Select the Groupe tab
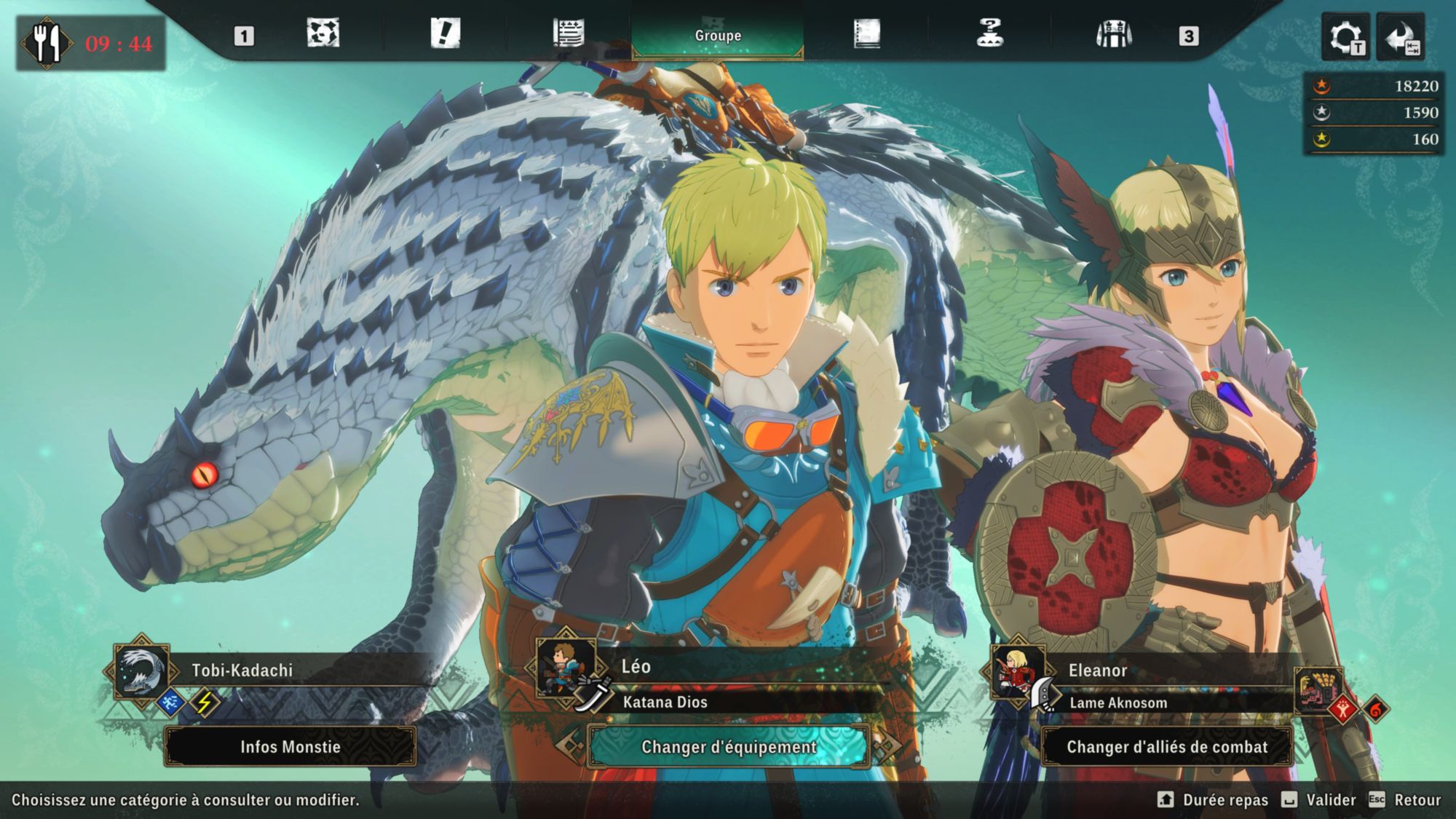The height and width of the screenshot is (819, 1456). tap(718, 35)
